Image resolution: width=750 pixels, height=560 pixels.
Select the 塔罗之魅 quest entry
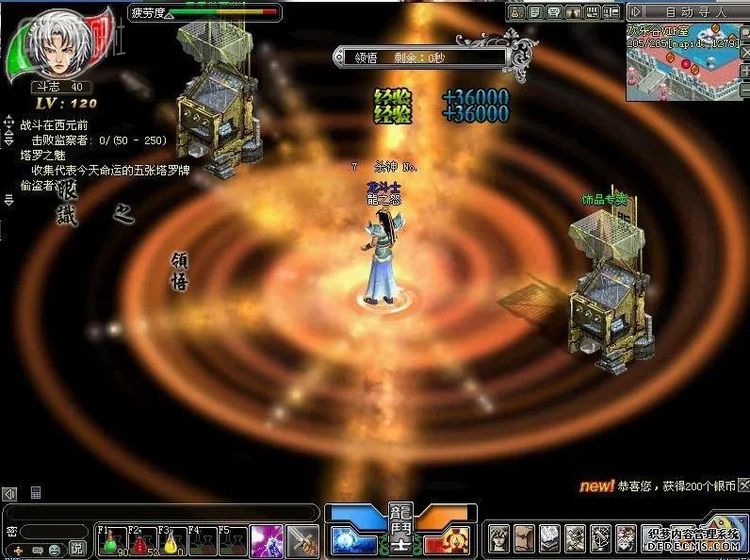coord(42,156)
